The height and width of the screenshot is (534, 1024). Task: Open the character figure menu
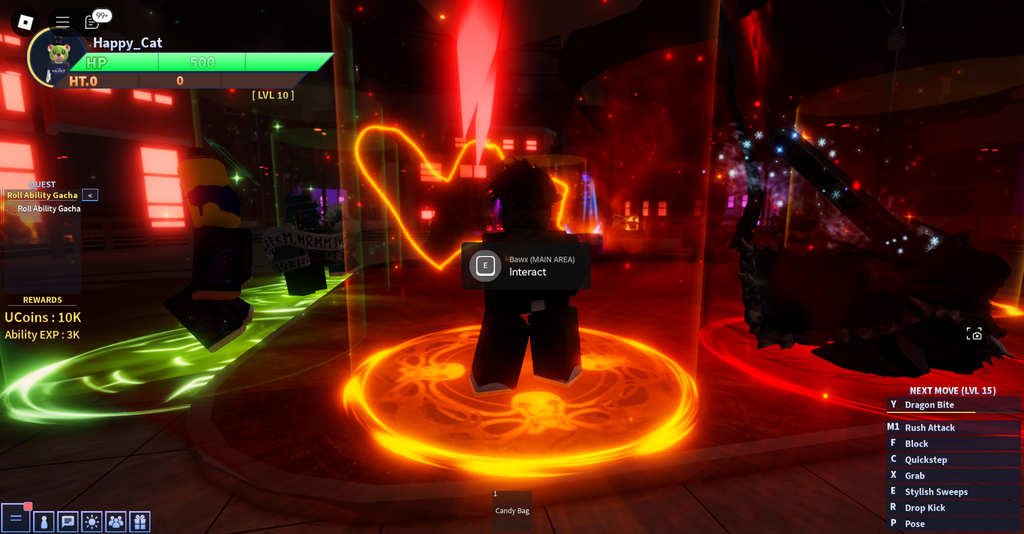(x=43, y=521)
